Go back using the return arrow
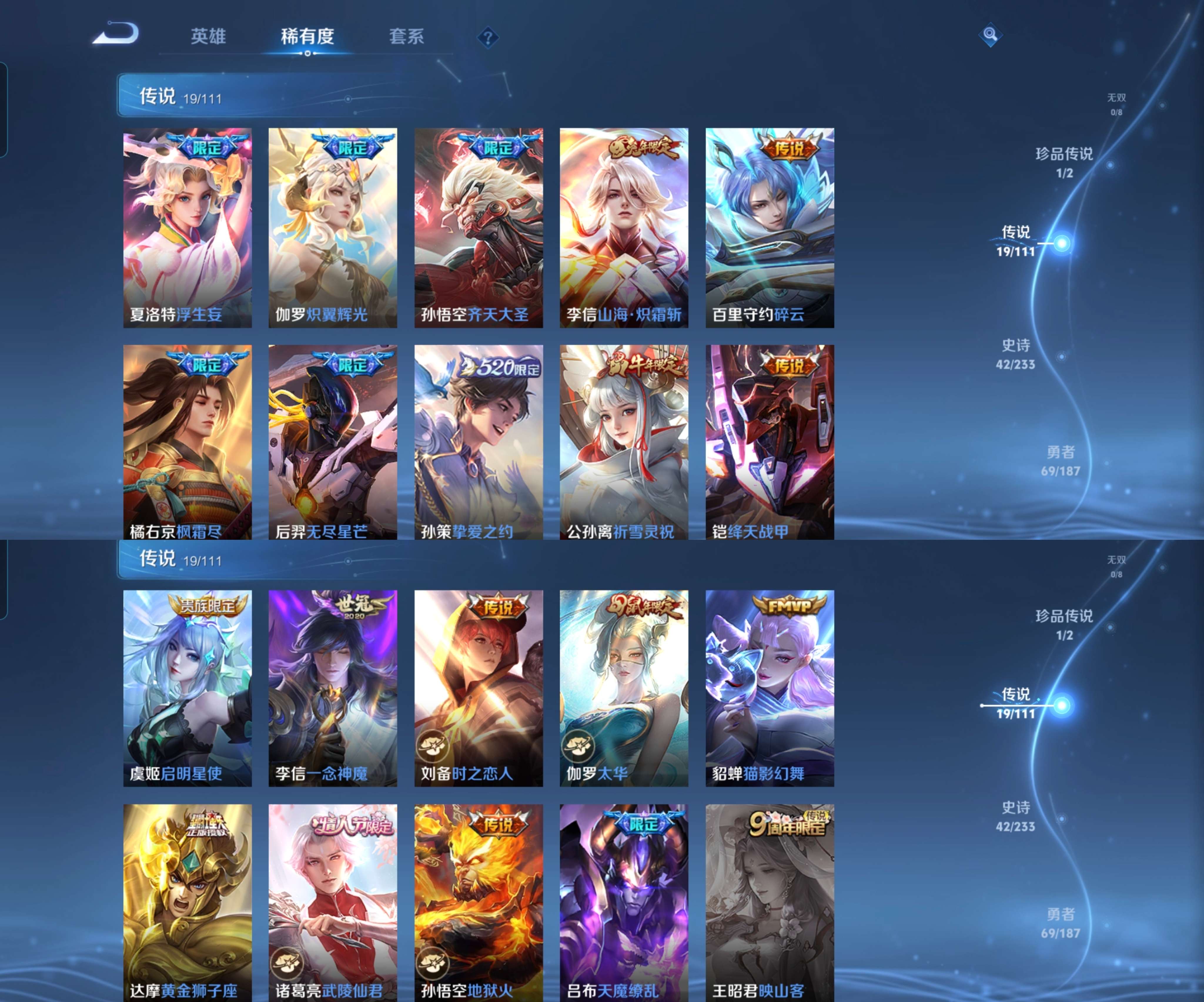Image resolution: width=1204 pixels, height=1002 pixels. pyautogui.click(x=116, y=34)
